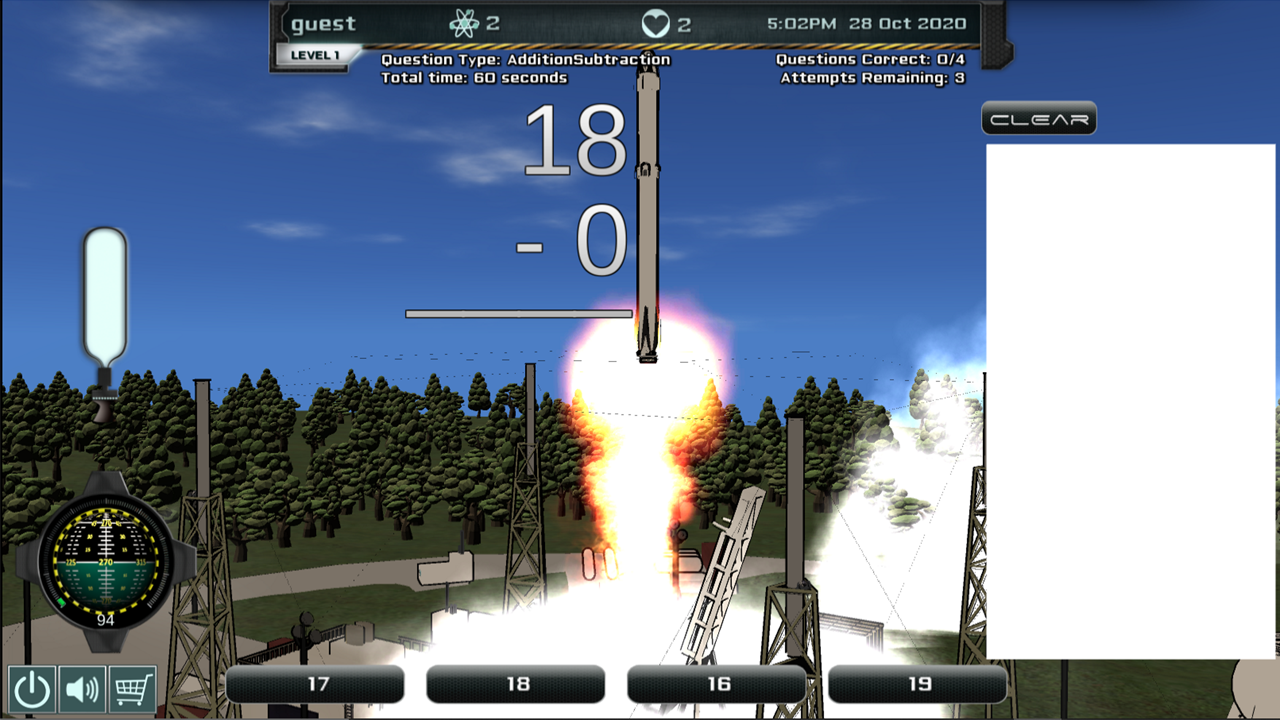Open the shop cart icon
This screenshot has width=1280, height=720.
[x=133, y=689]
